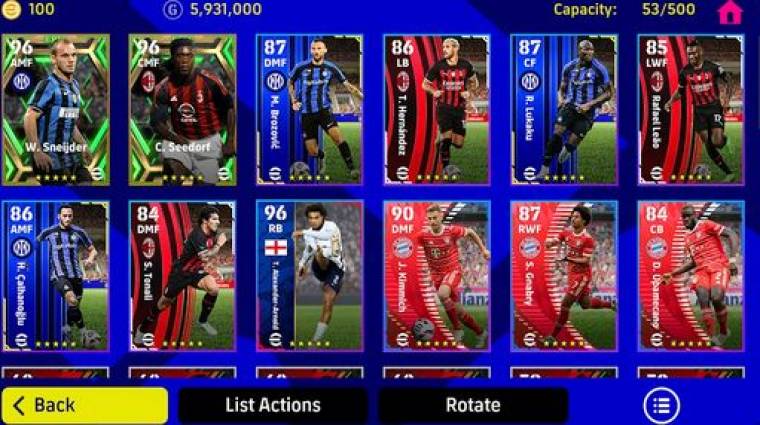This screenshot has height=425, width=760.
Task: Select the R. Lukaku card
Action: point(564,110)
